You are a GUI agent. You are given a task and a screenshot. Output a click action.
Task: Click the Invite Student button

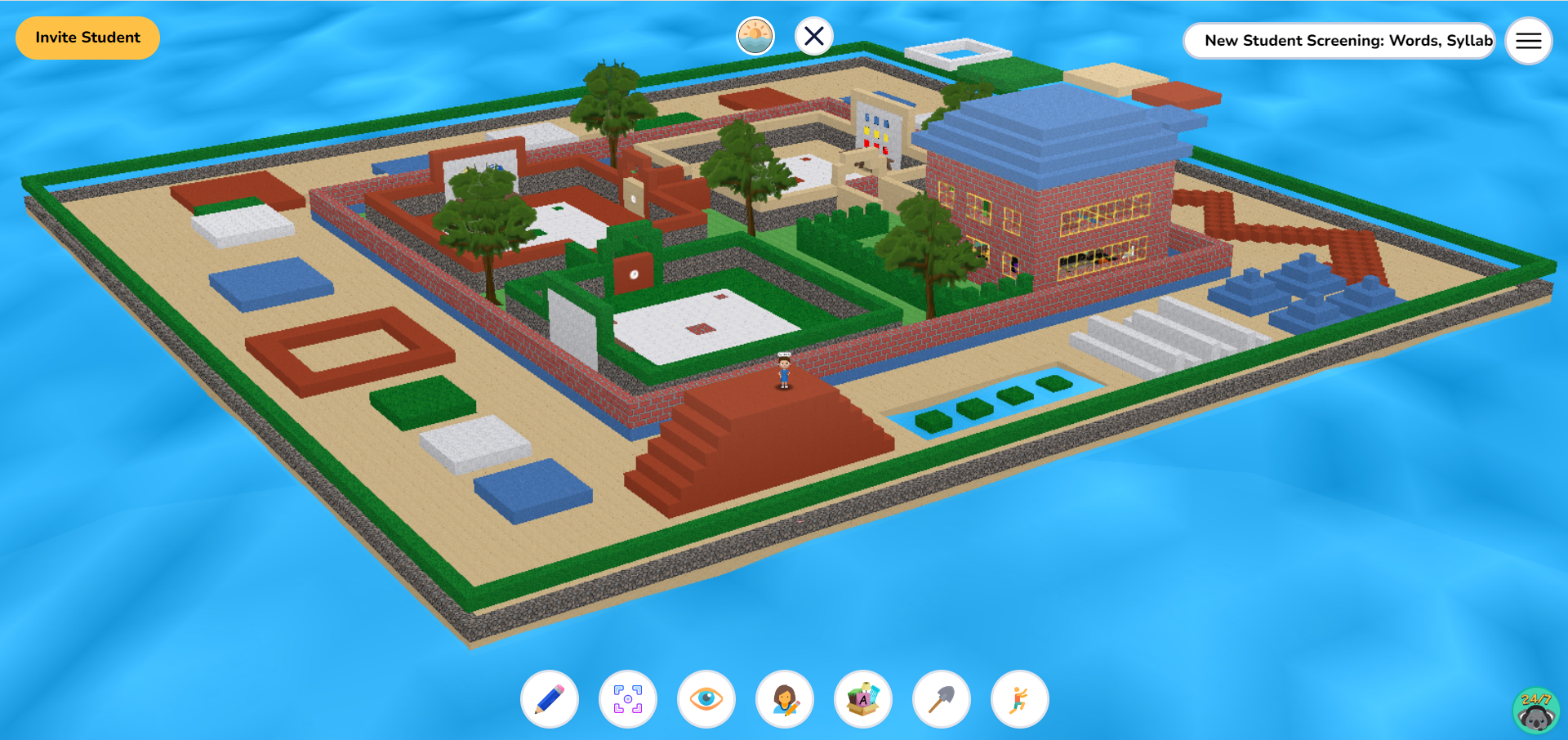(87, 37)
